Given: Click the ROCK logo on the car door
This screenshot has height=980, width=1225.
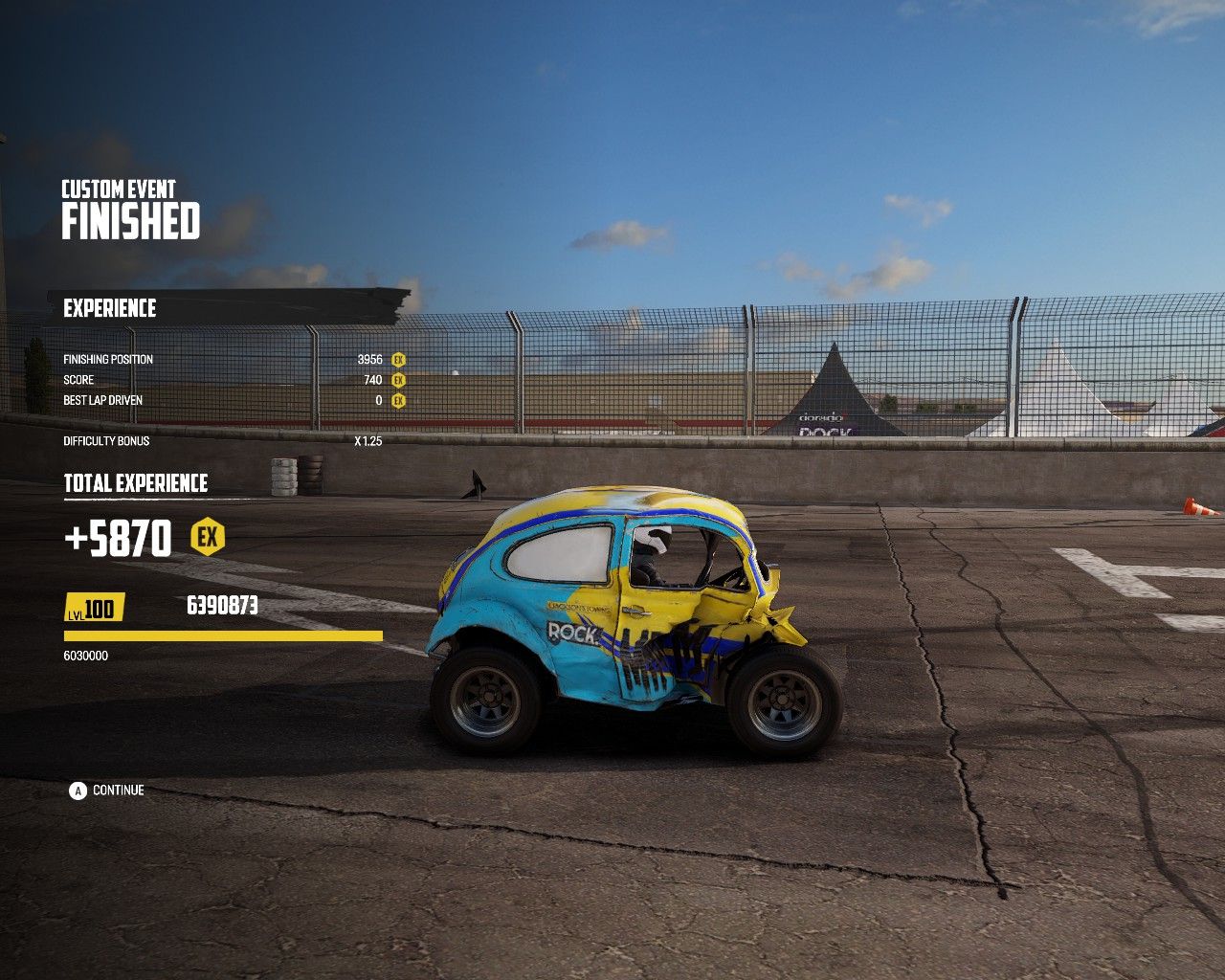Looking at the screenshot, I should pos(571,632).
